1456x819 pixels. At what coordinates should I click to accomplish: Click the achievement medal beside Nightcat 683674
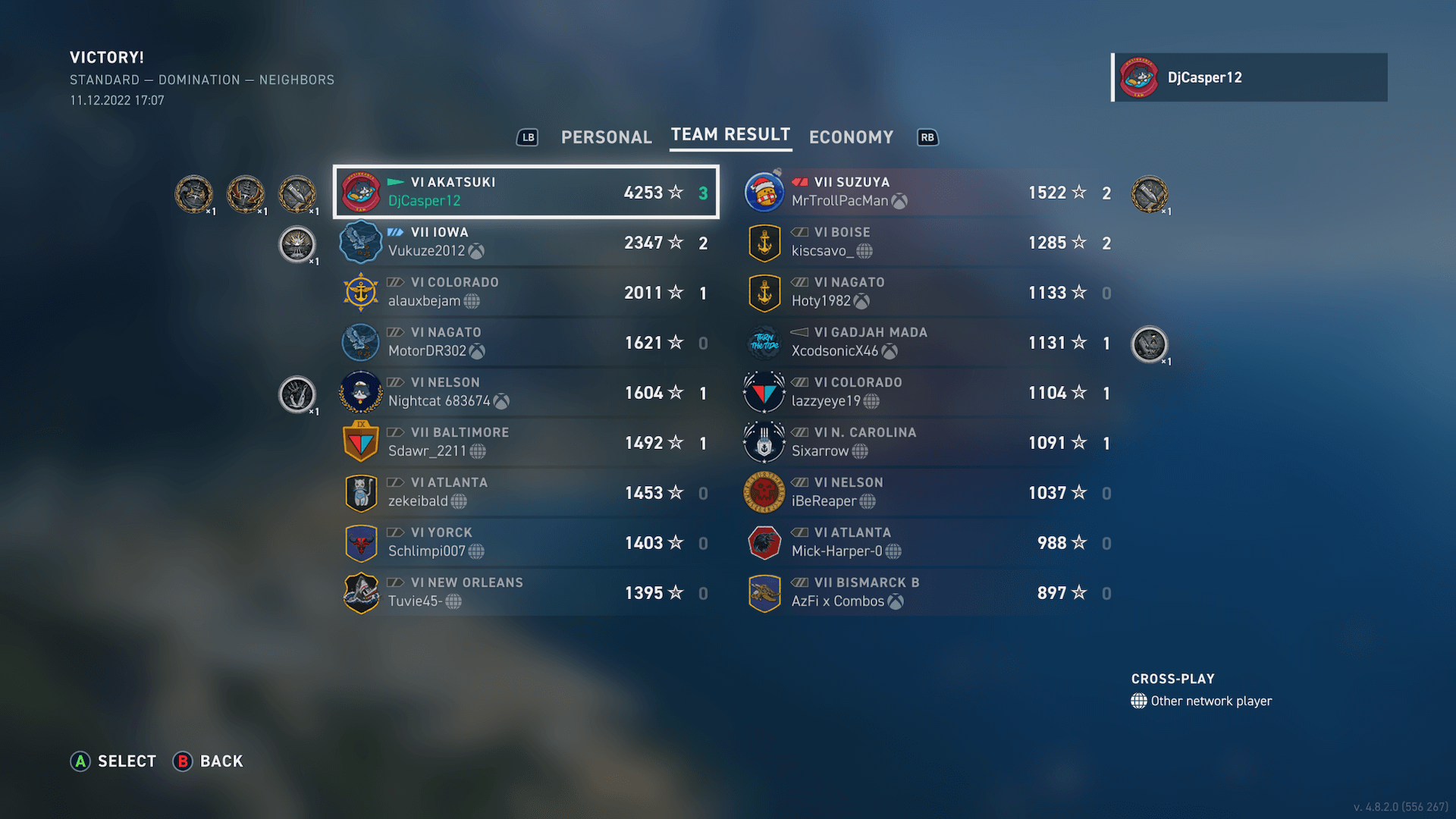(x=297, y=394)
